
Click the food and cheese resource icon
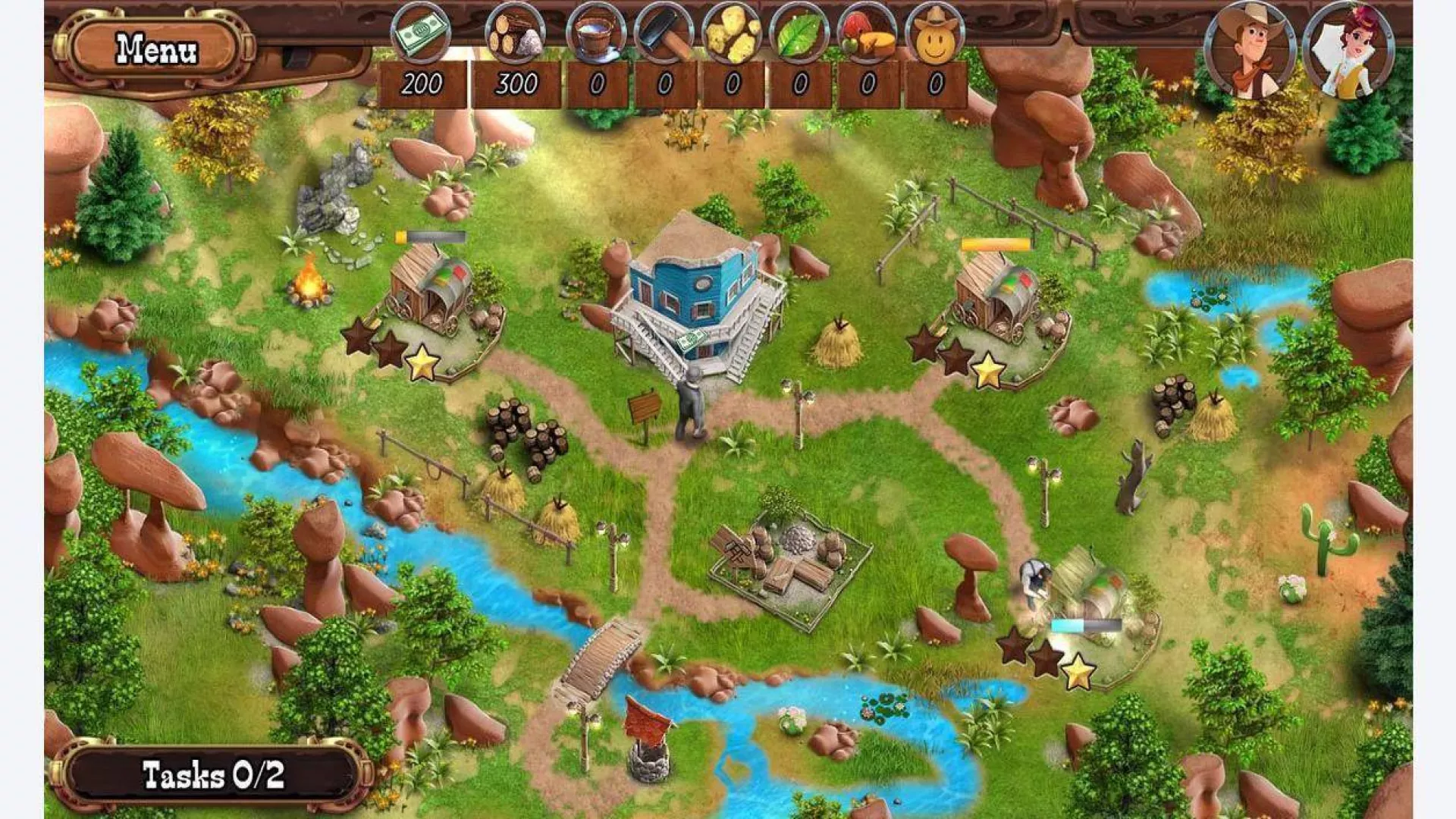pos(868,33)
